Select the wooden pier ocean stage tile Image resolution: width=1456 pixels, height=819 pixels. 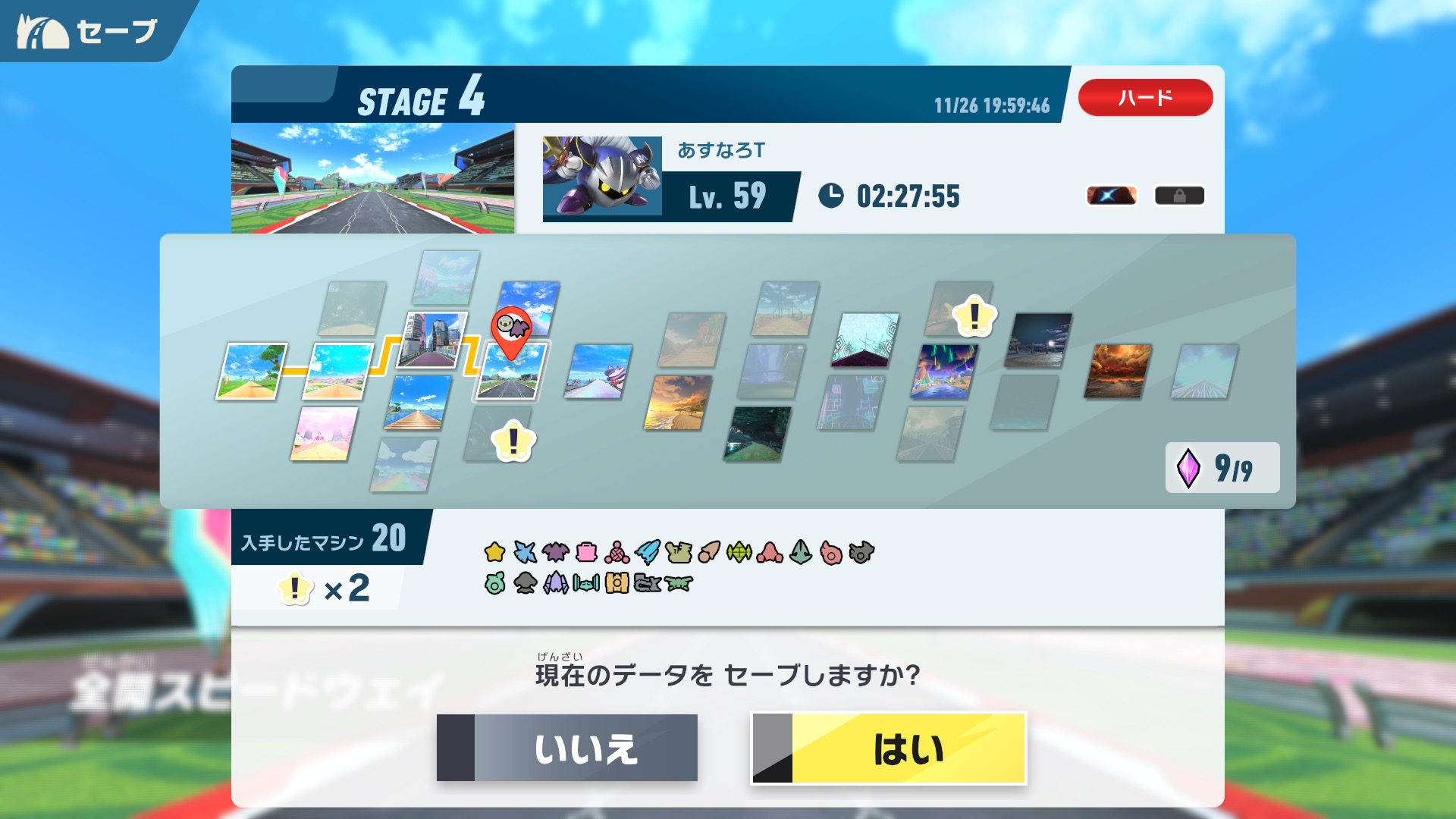point(417,402)
